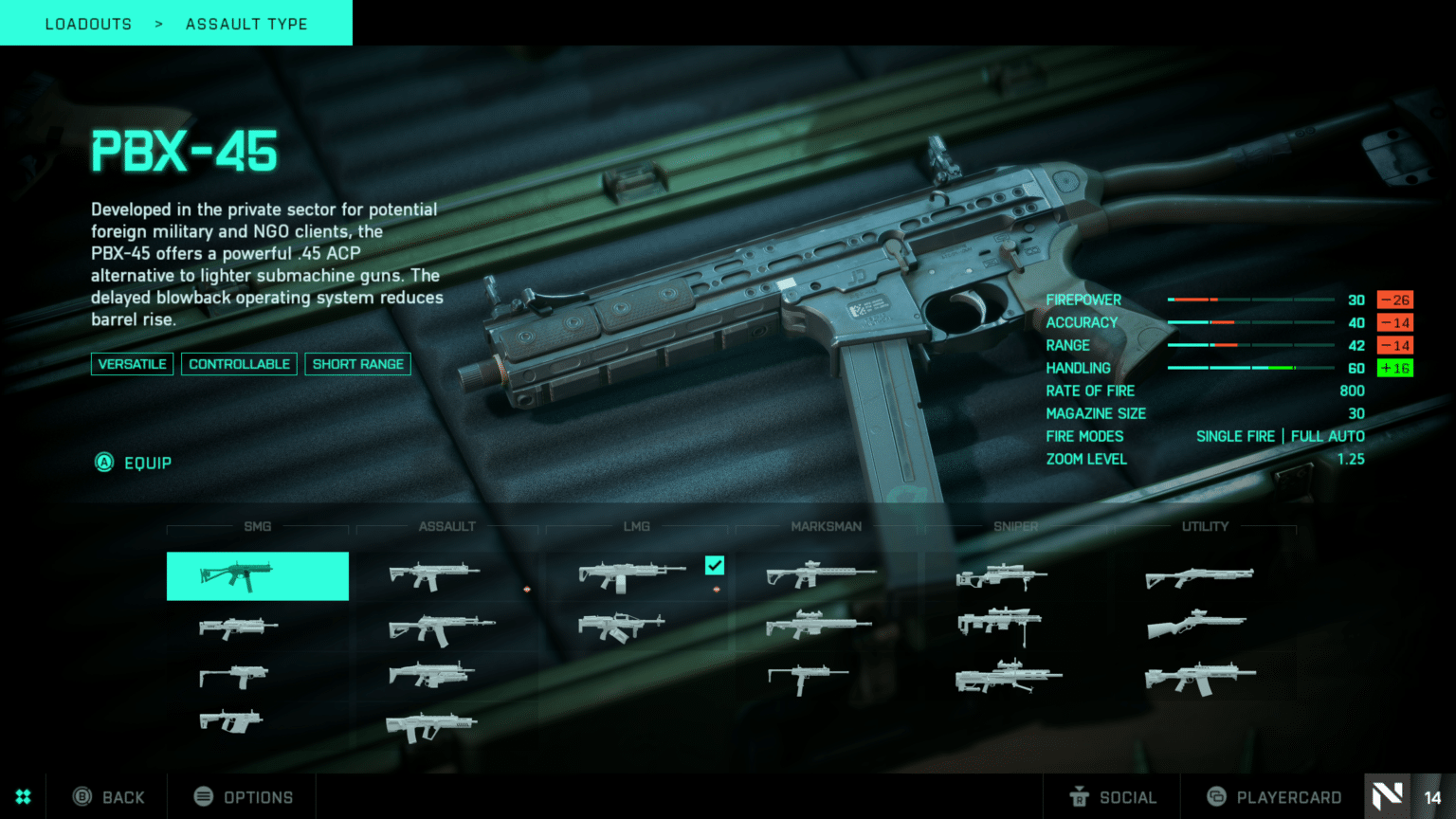Pick the AK-style rifle with the curved magazine

click(441, 628)
